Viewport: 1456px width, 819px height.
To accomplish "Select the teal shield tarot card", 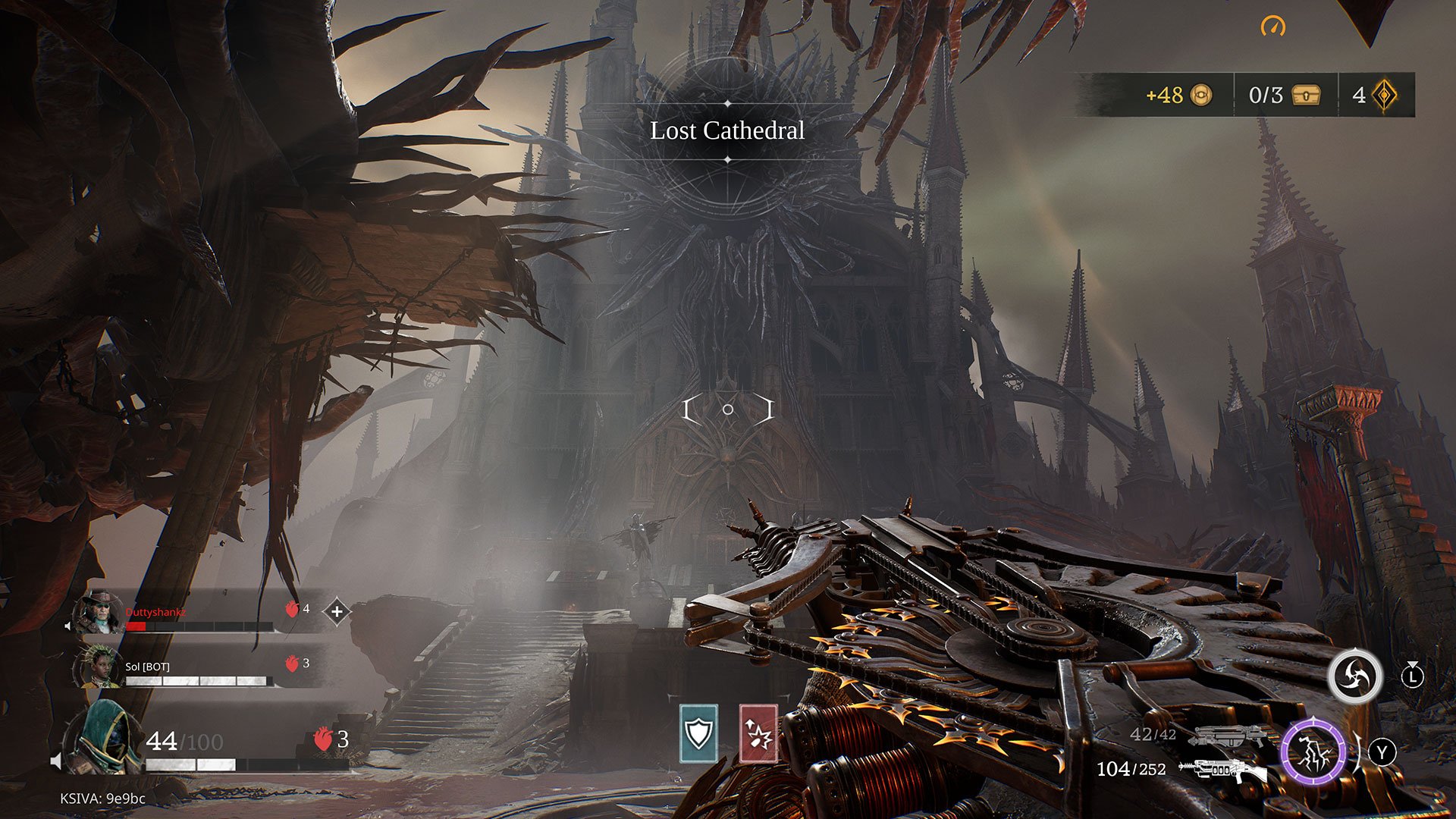I will (x=698, y=733).
